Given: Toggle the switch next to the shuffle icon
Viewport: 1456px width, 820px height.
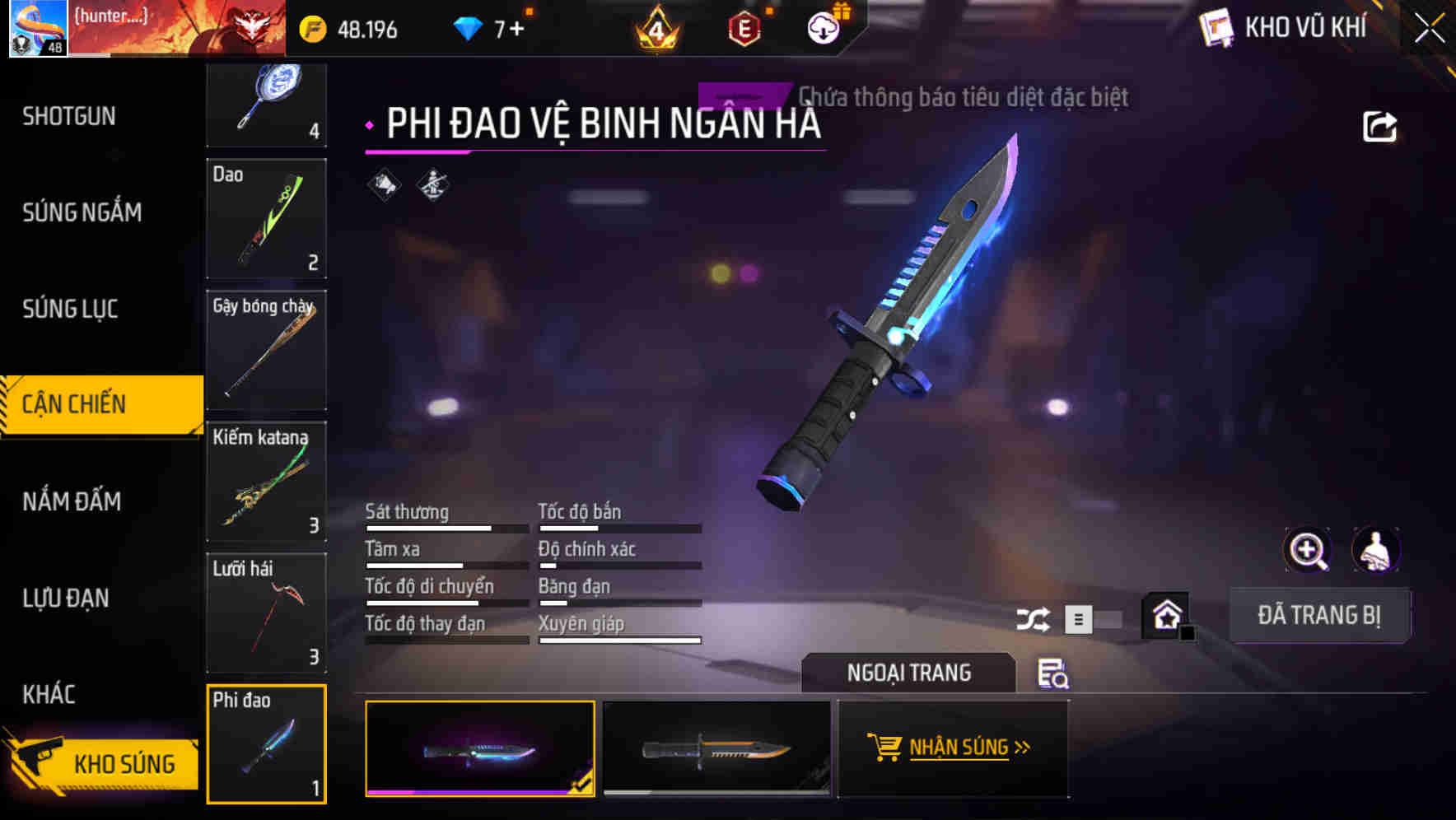Looking at the screenshot, I should point(1079,617).
